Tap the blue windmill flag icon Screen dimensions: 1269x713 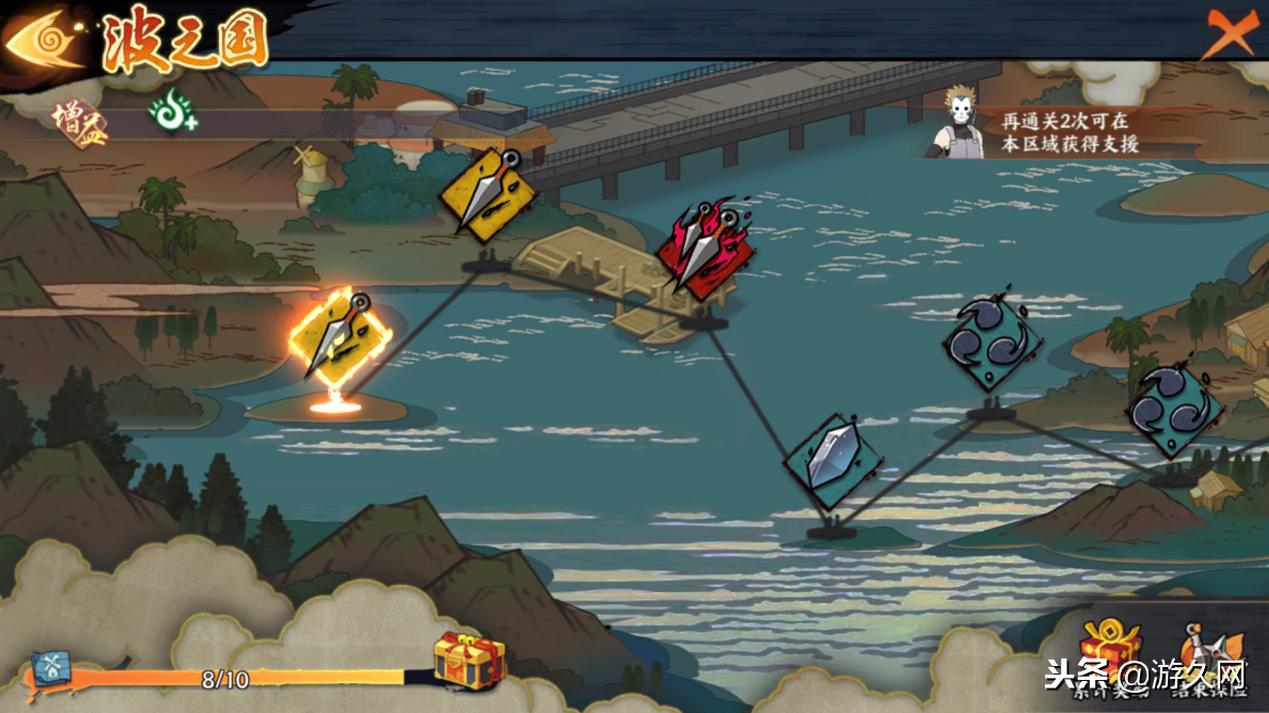[50, 668]
